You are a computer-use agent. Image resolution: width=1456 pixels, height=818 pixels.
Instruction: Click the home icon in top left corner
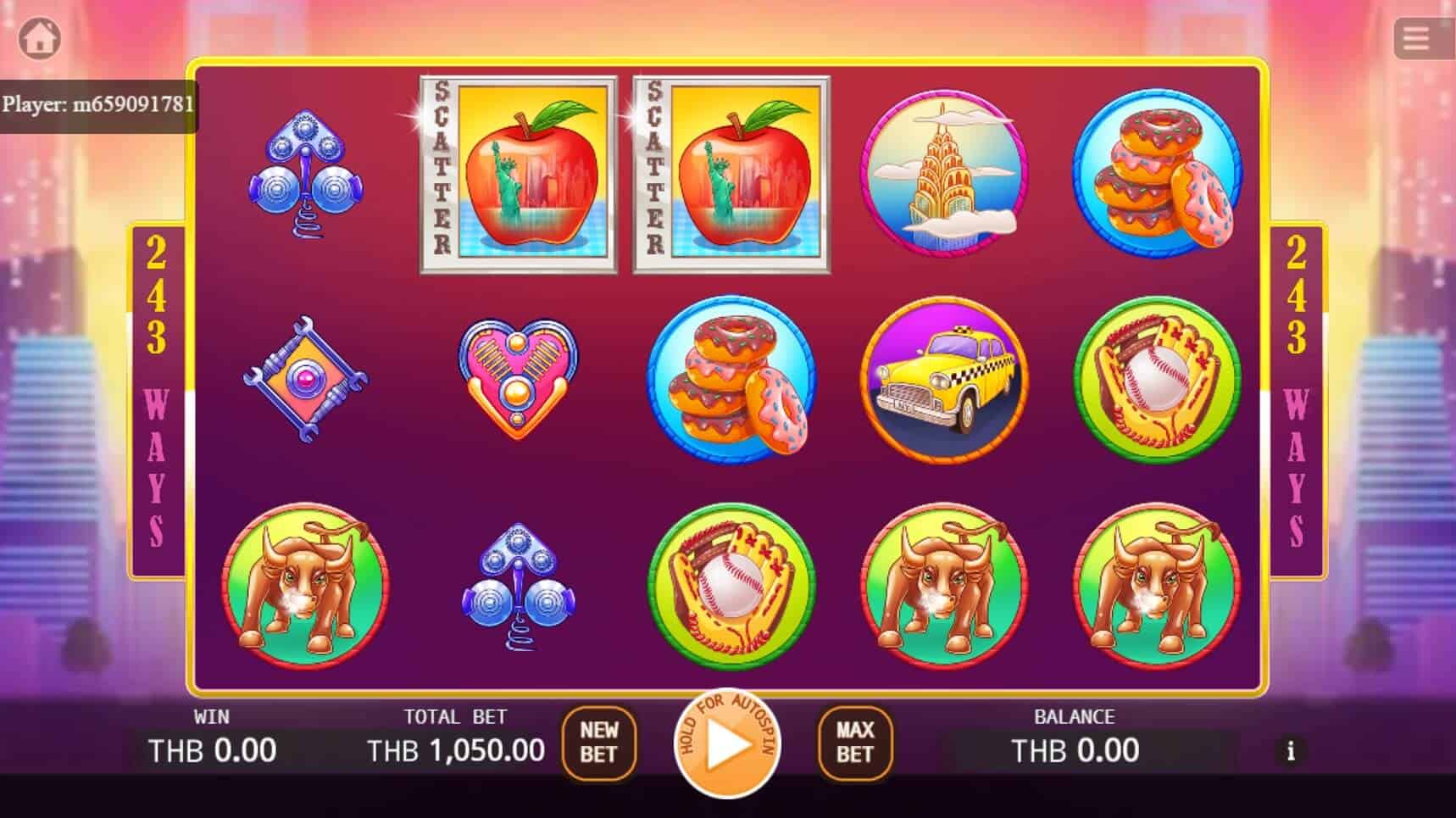(40, 37)
